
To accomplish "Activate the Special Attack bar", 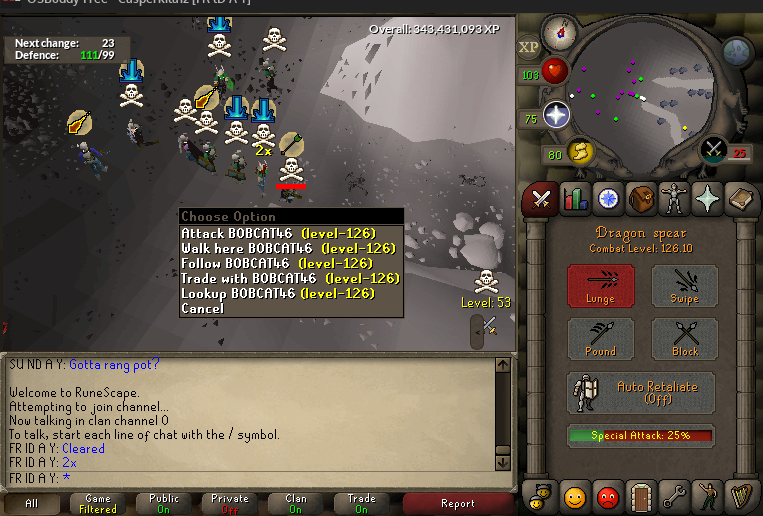I will [641, 436].
